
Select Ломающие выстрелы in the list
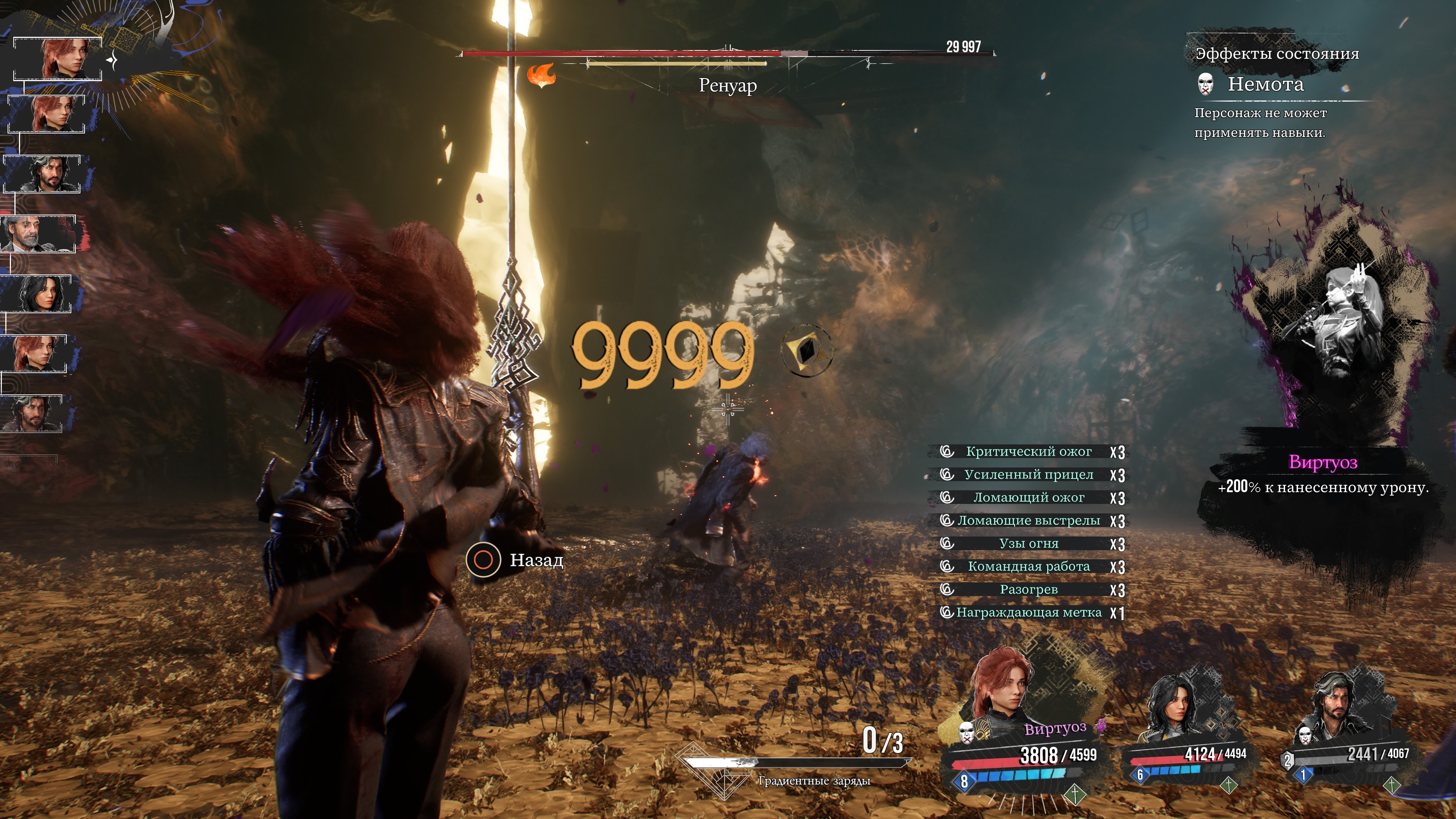click(x=1028, y=521)
